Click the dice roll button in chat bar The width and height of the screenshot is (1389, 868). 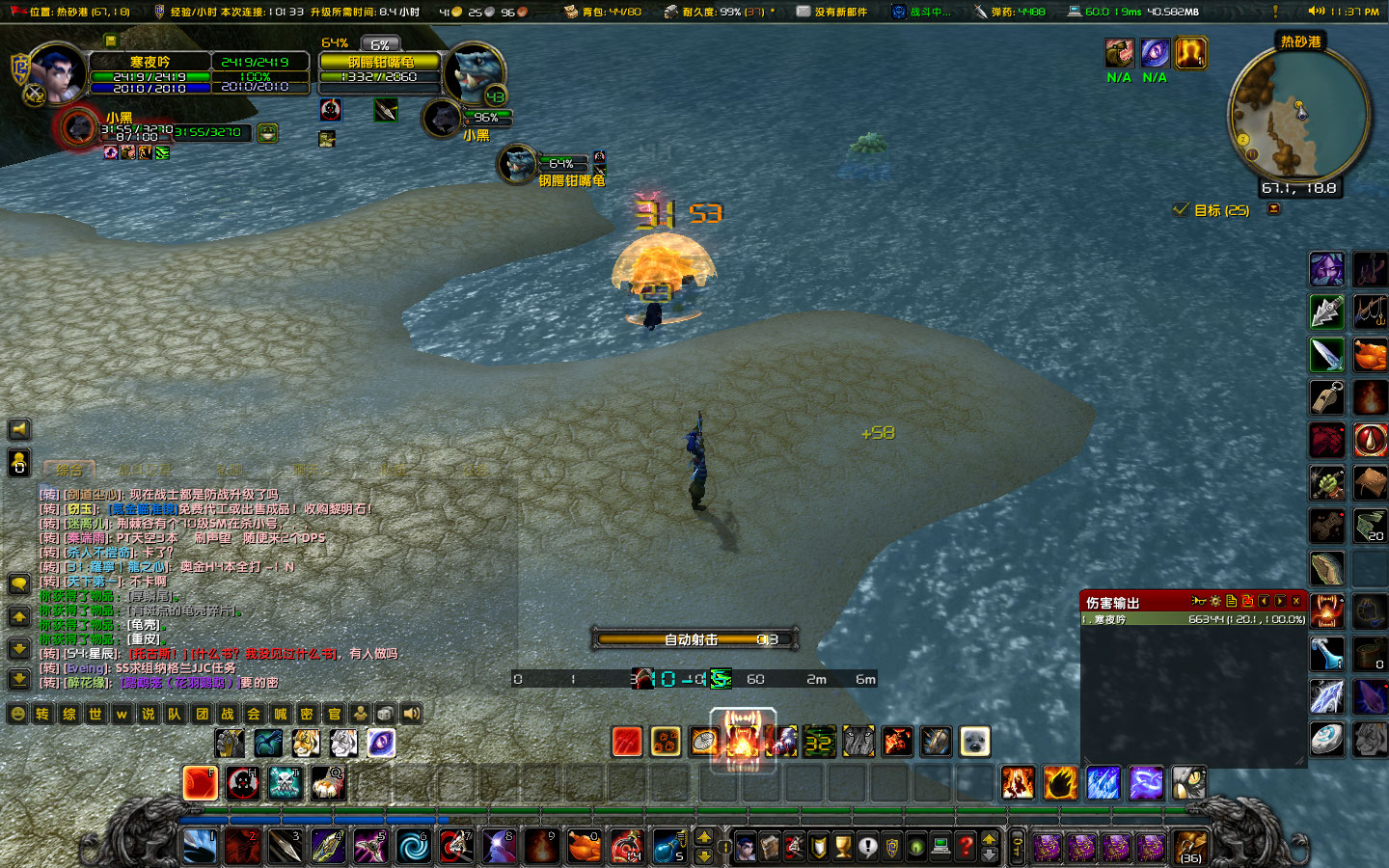tap(385, 715)
